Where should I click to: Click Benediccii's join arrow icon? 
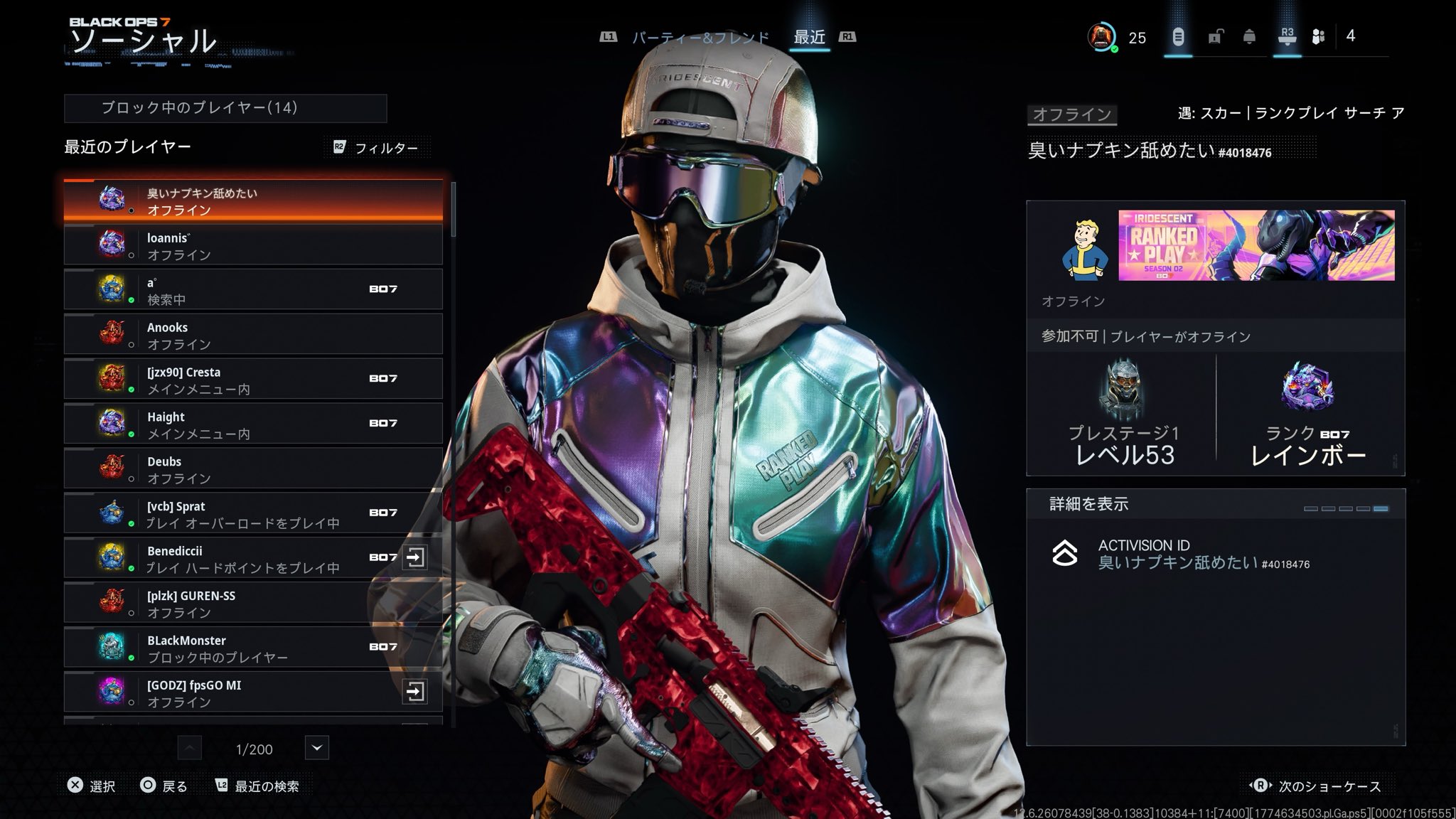(414, 558)
